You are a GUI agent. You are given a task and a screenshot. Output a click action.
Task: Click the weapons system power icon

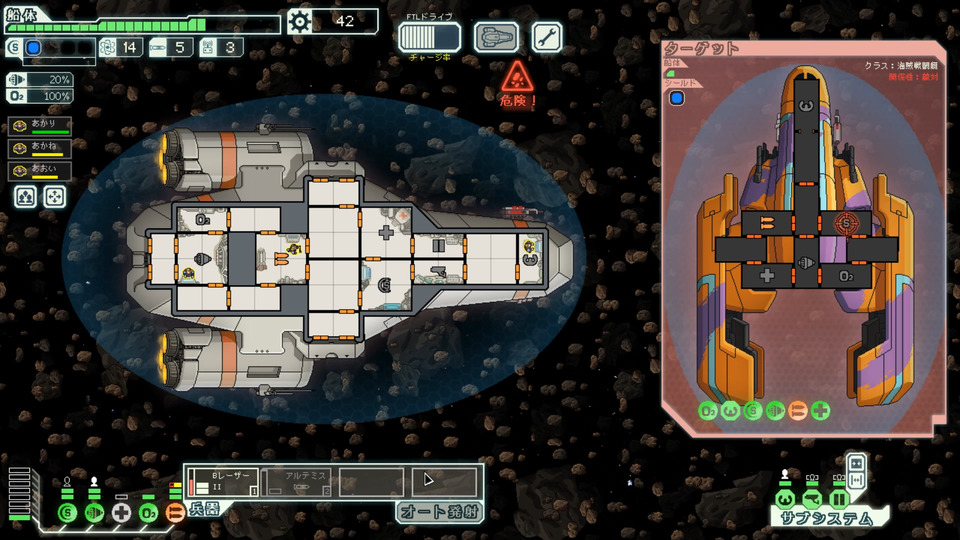tap(175, 513)
